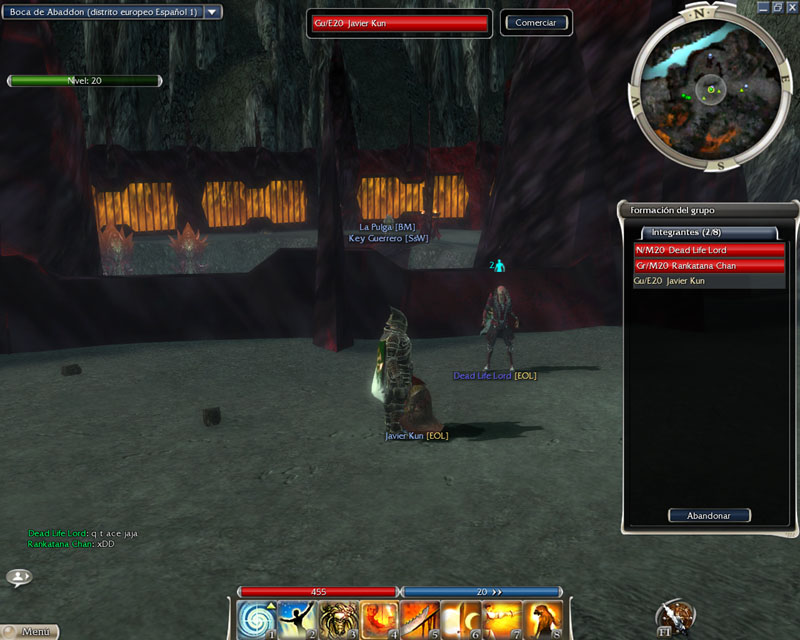Open the Menú button
The image size is (800, 640).
click(32, 632)
